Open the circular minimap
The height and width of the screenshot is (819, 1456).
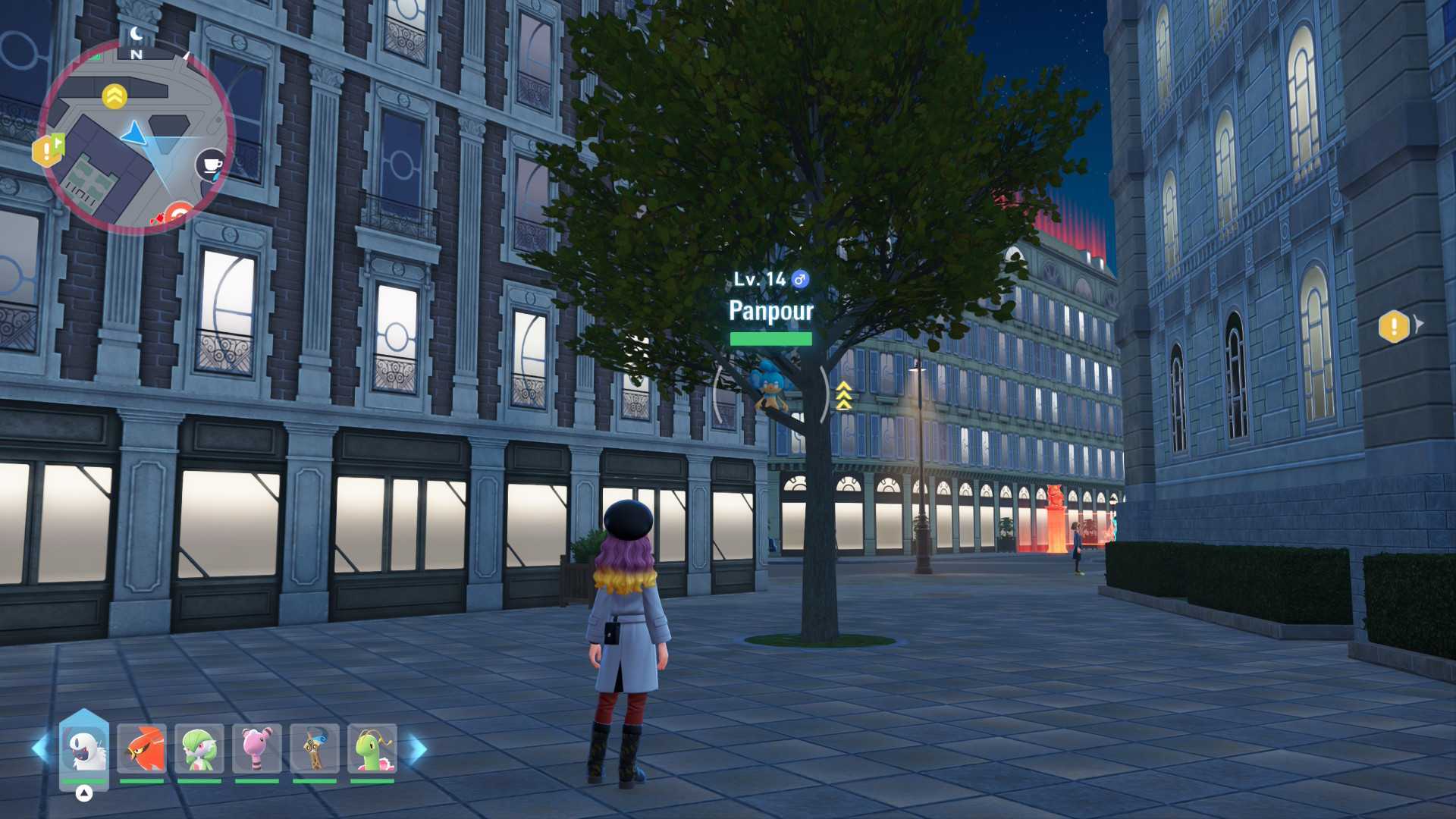point(136,136)
